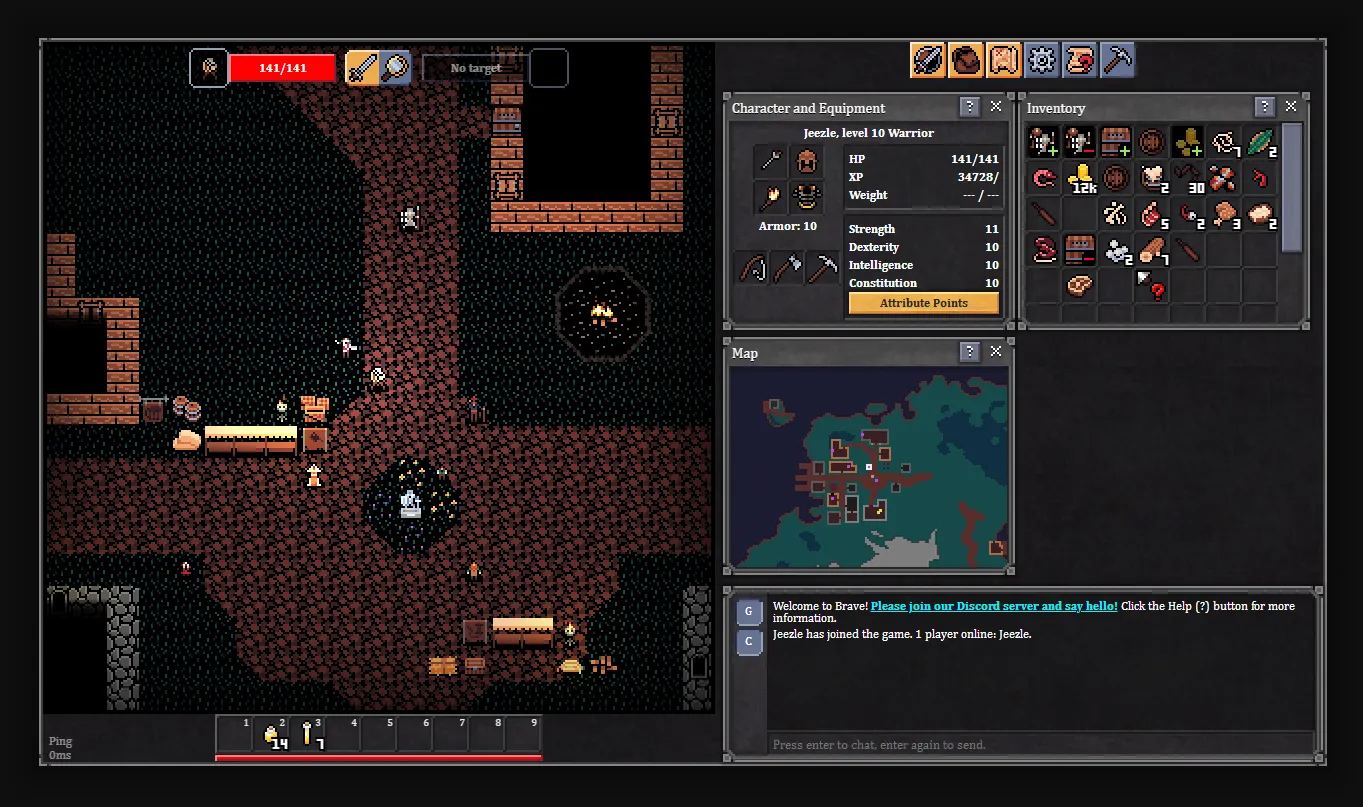1363x807 pixels.
Task: Open the Help scroll icon in toolbar
Action: (x=1080, y=59)
